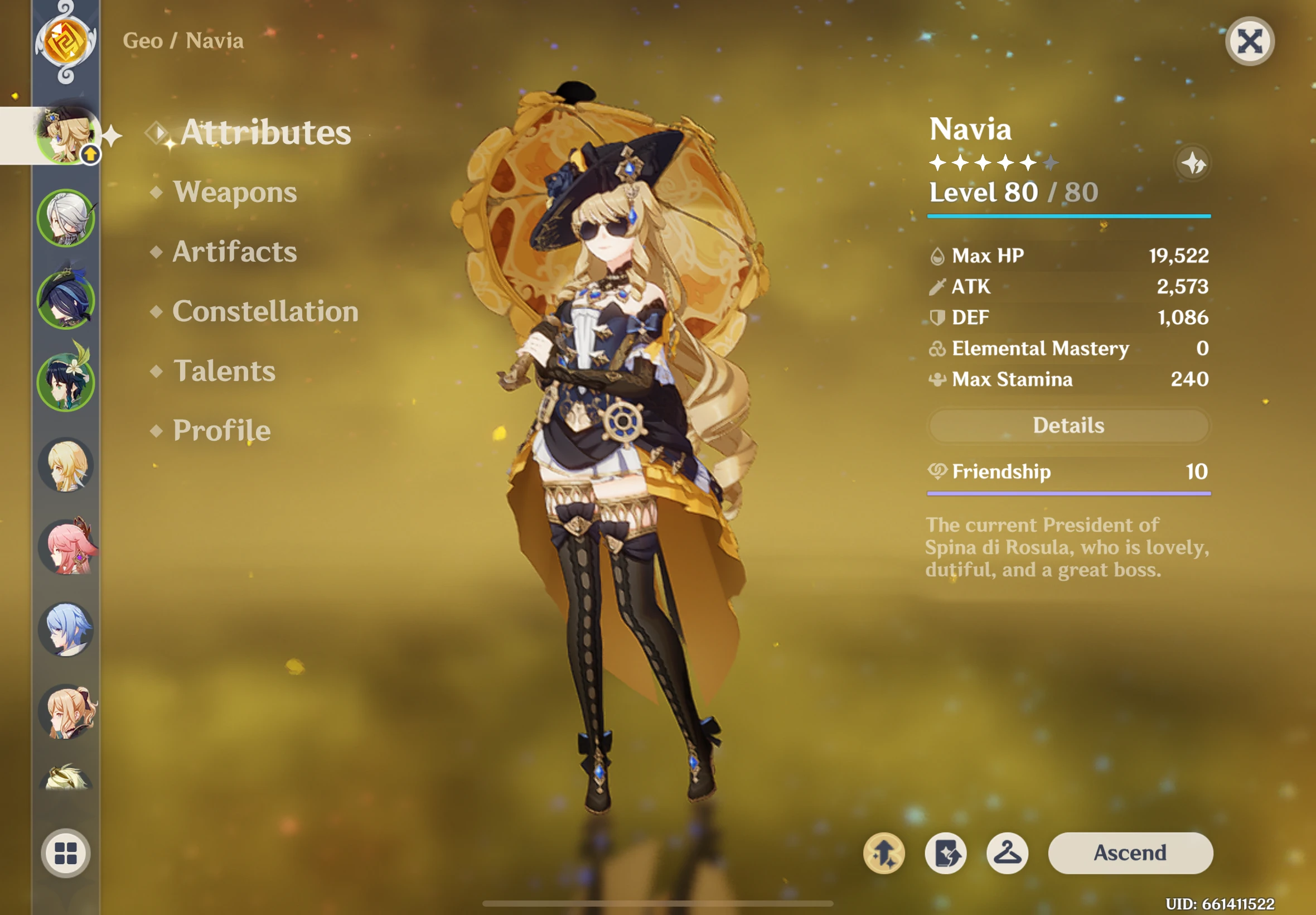Open the Talents section
Screen dimensions: 1316x915
tap(224, 371)
